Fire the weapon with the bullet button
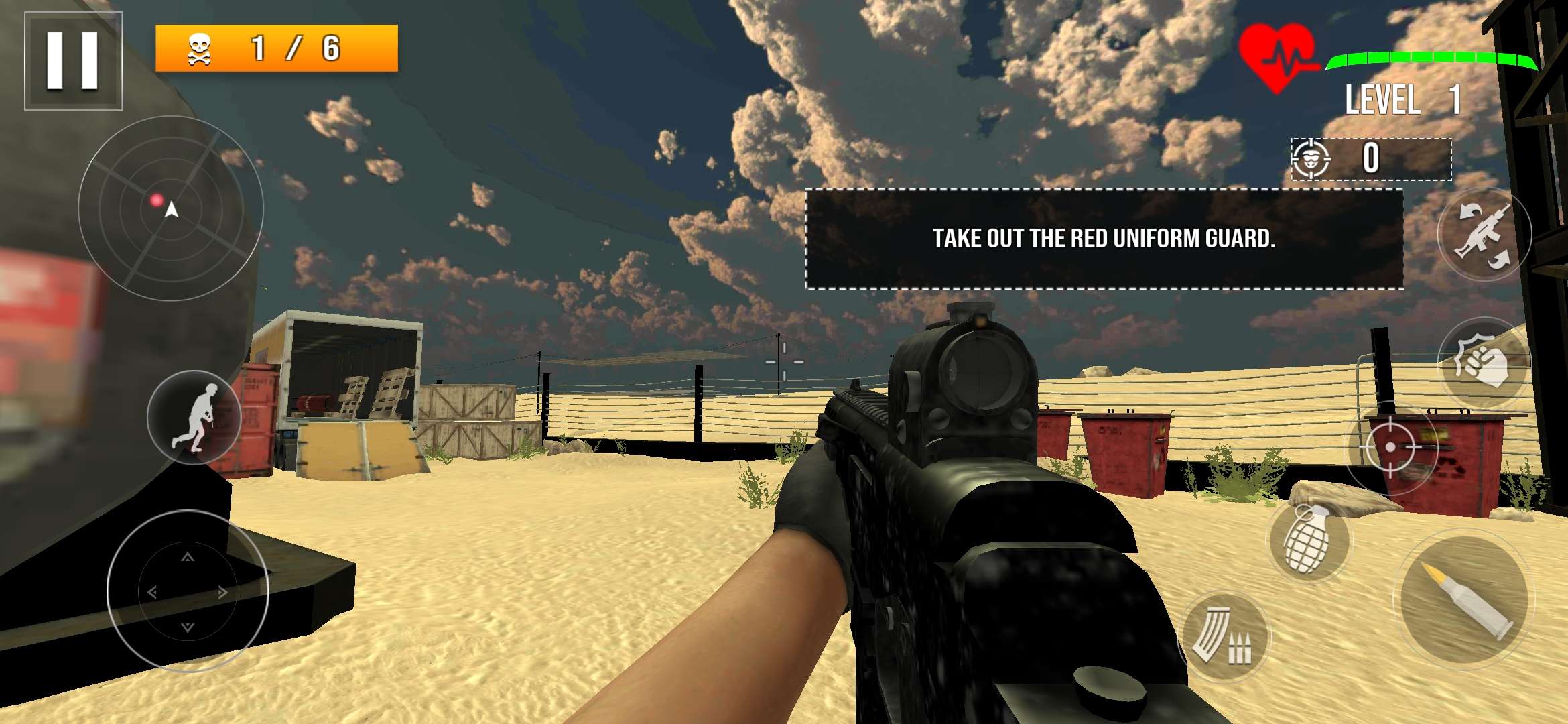This screenshot has width=1568, height=724. click(1463, 601)
